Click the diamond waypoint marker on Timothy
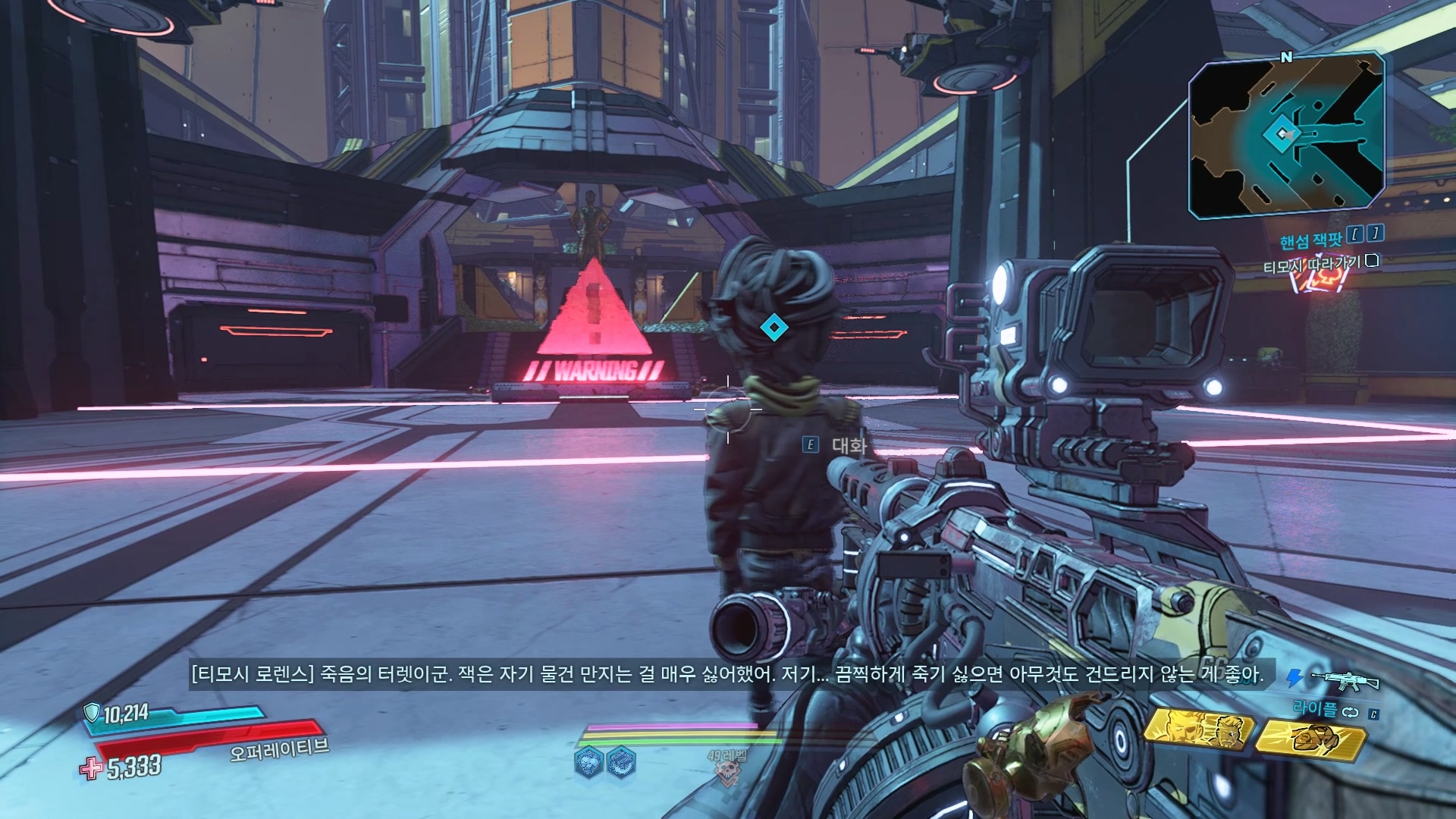Viewport: 1456px width, 819px height. click(x=773, y=327)
